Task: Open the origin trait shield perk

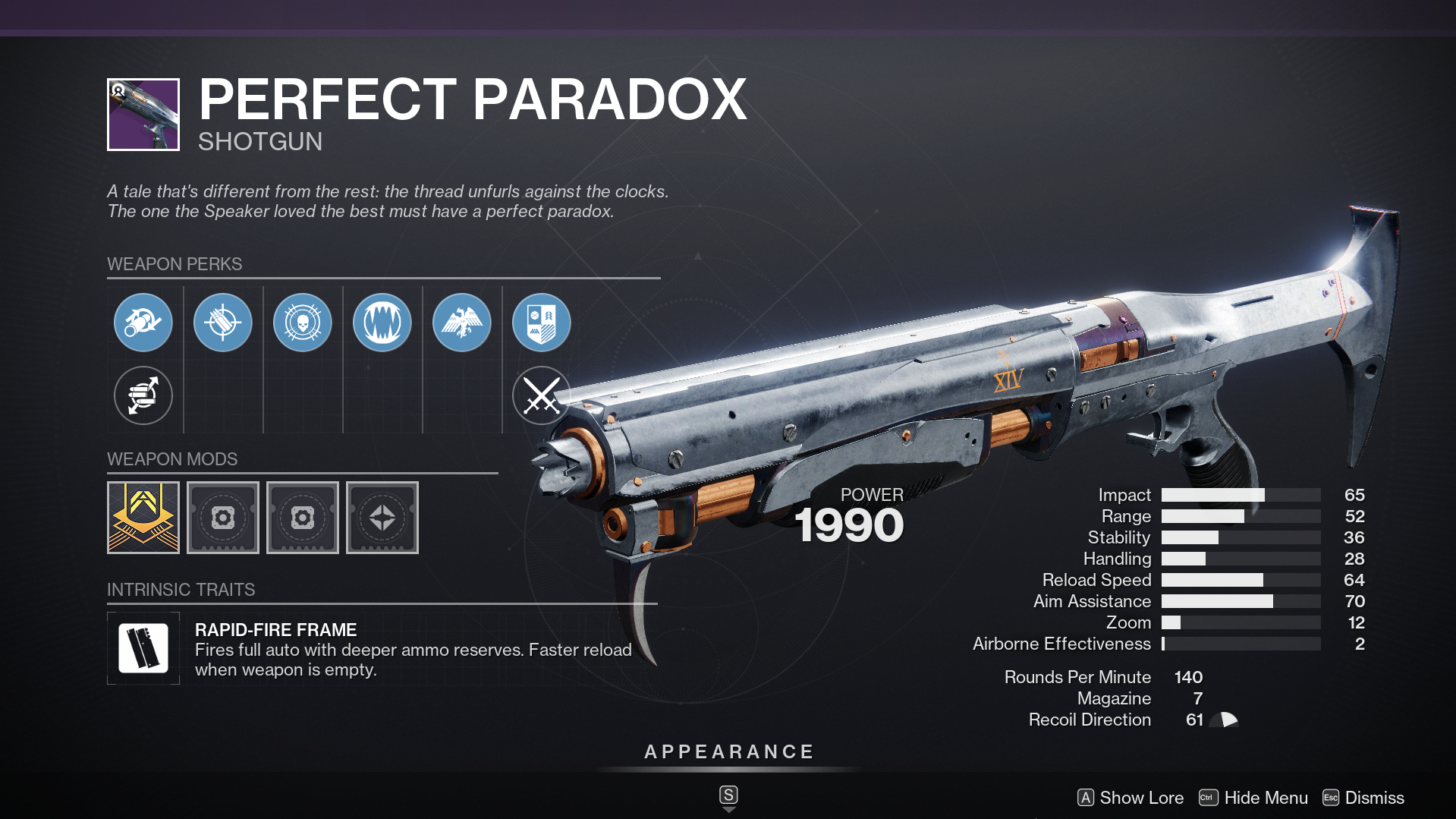Action: (x=541, y=322)
